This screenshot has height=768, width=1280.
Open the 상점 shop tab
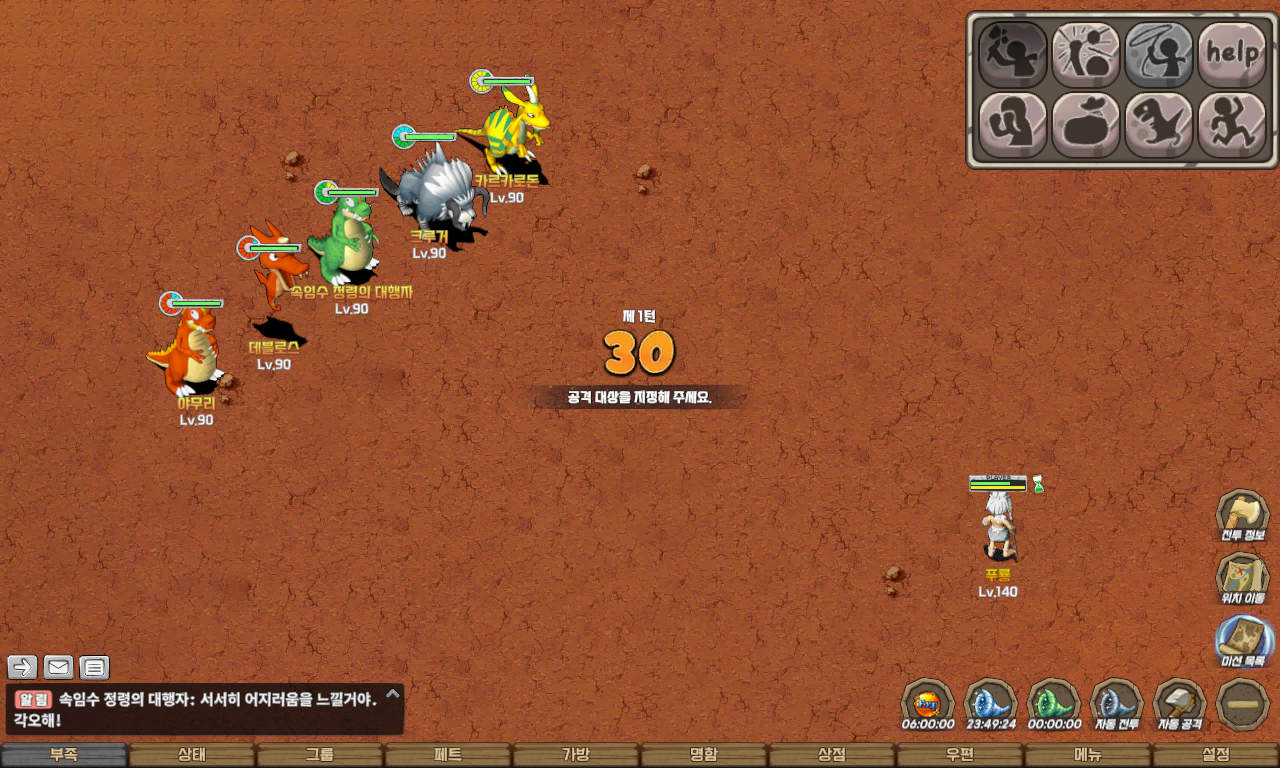coord(832,755)
